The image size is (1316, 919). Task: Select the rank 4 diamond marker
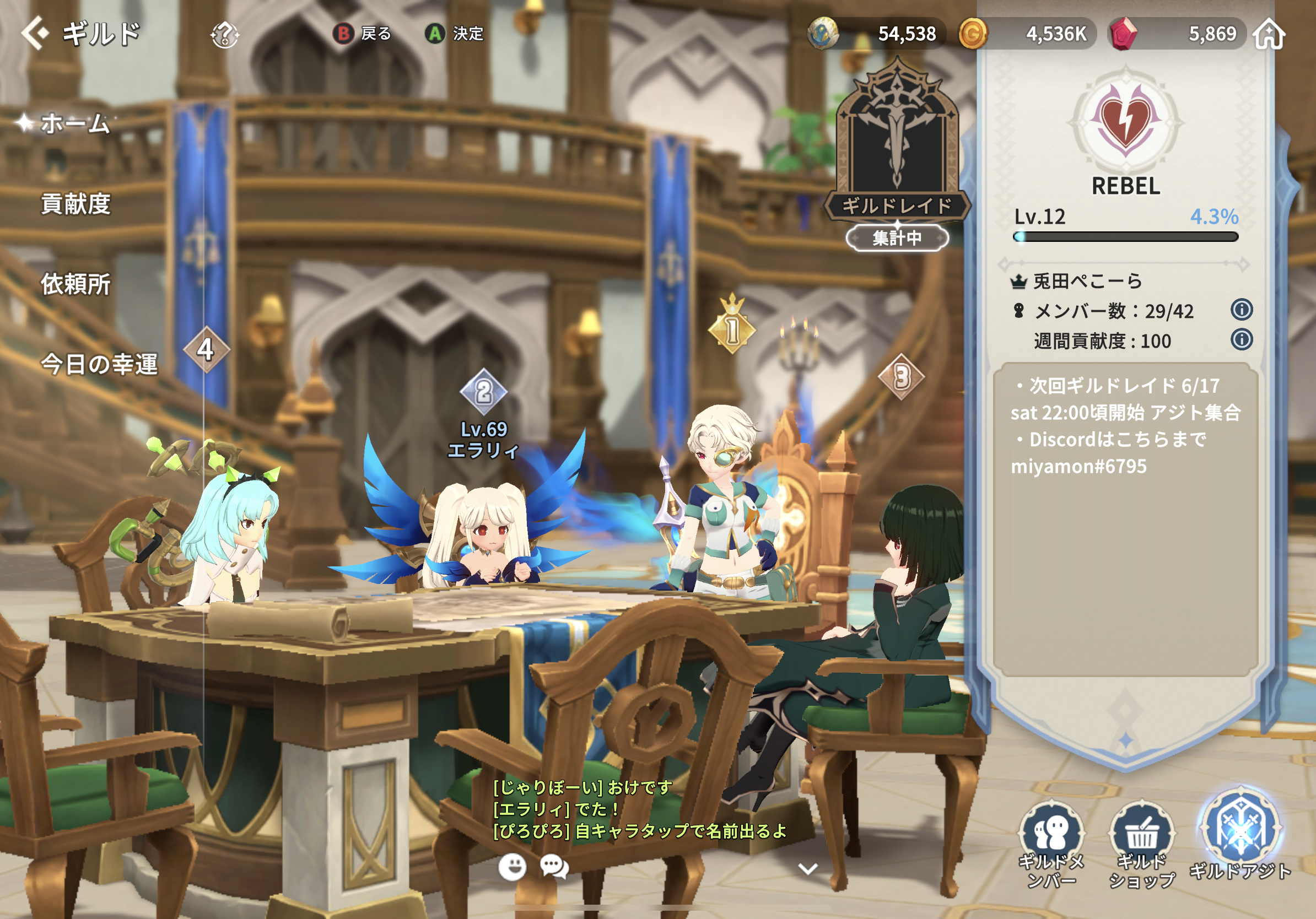(x=206, y=349)
